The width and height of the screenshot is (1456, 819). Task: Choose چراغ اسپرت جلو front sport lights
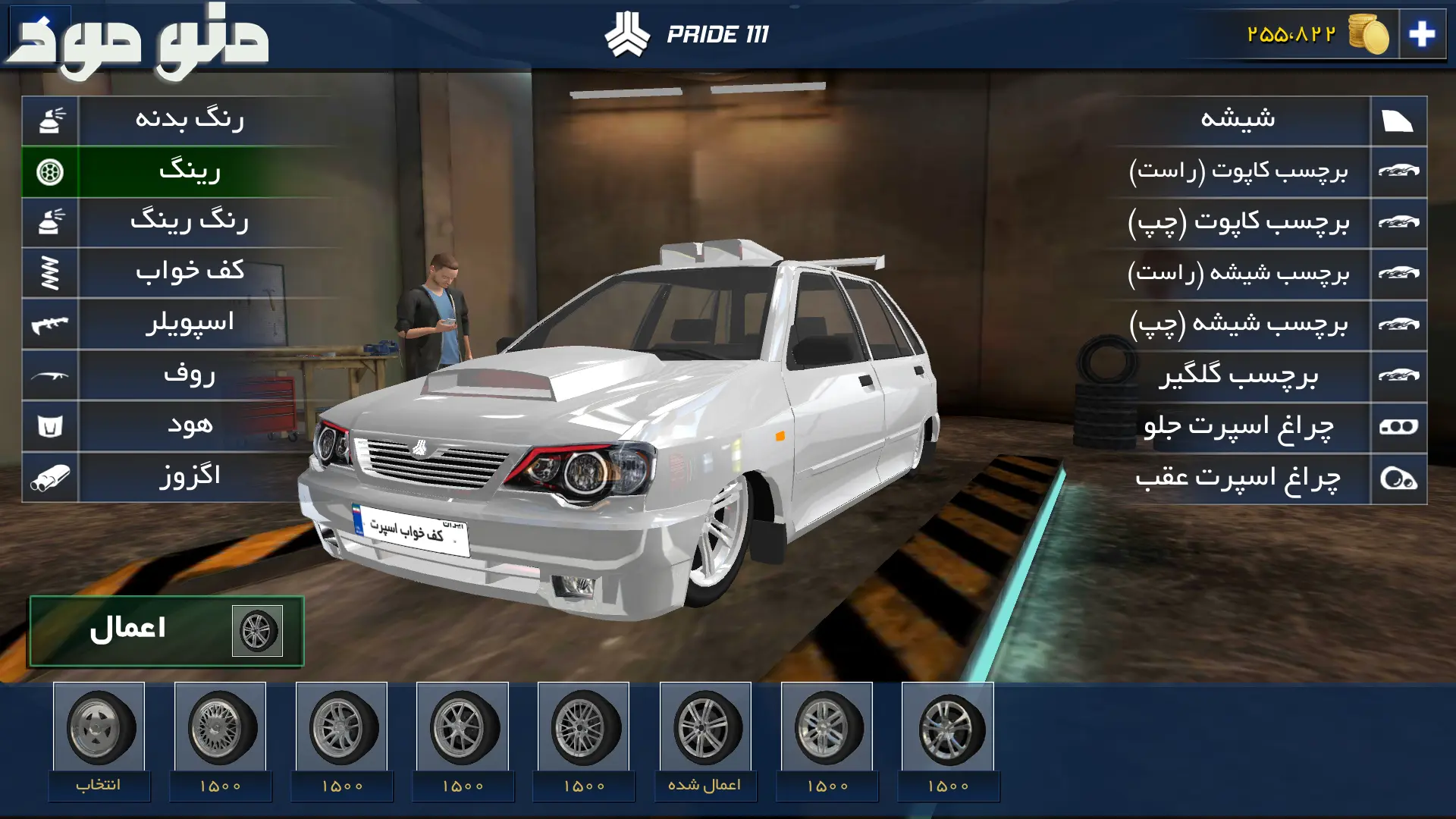(x=1238, y=427)
